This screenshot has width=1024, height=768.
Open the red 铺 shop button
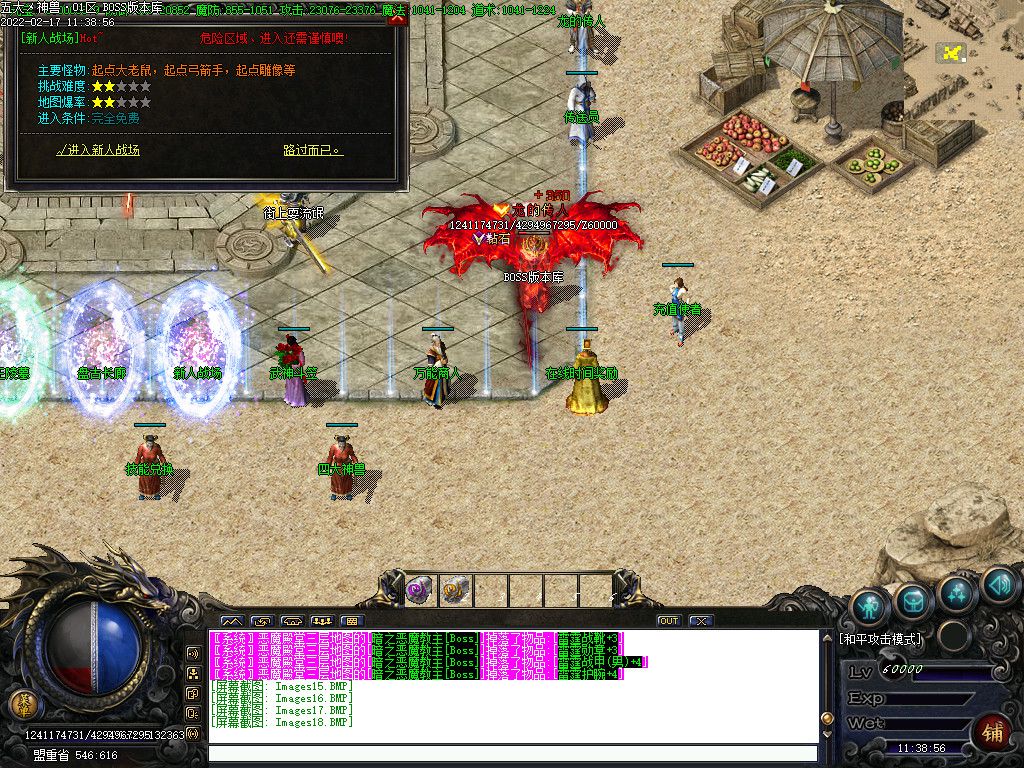click(x=992, y=732)
